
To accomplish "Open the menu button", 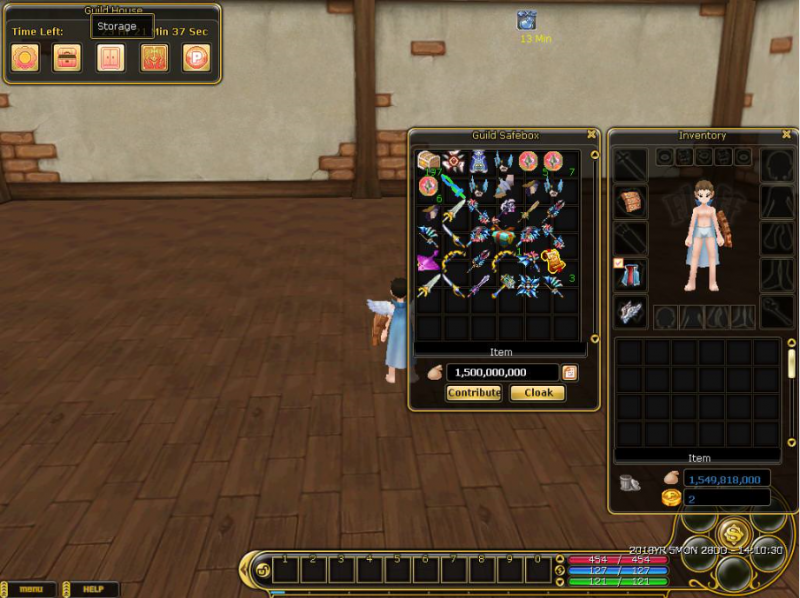I will click(x=31, y=589).
